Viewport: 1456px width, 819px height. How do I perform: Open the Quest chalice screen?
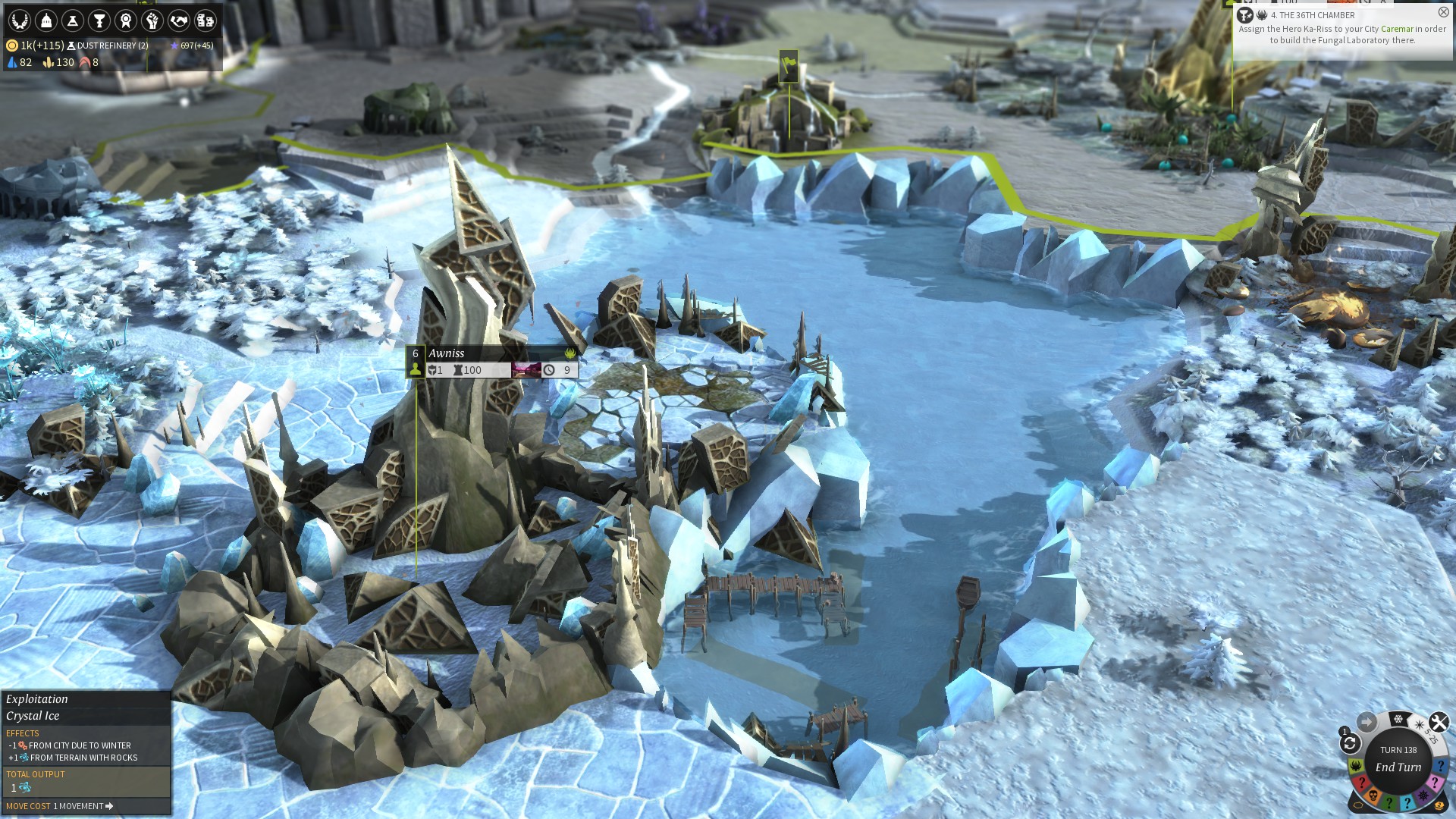pos(99,20)
